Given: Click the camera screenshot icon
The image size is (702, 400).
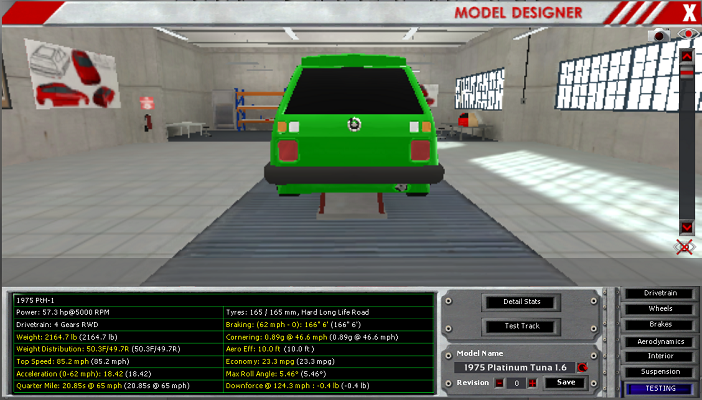Looking at the screenshot, I should click(661, 35).
